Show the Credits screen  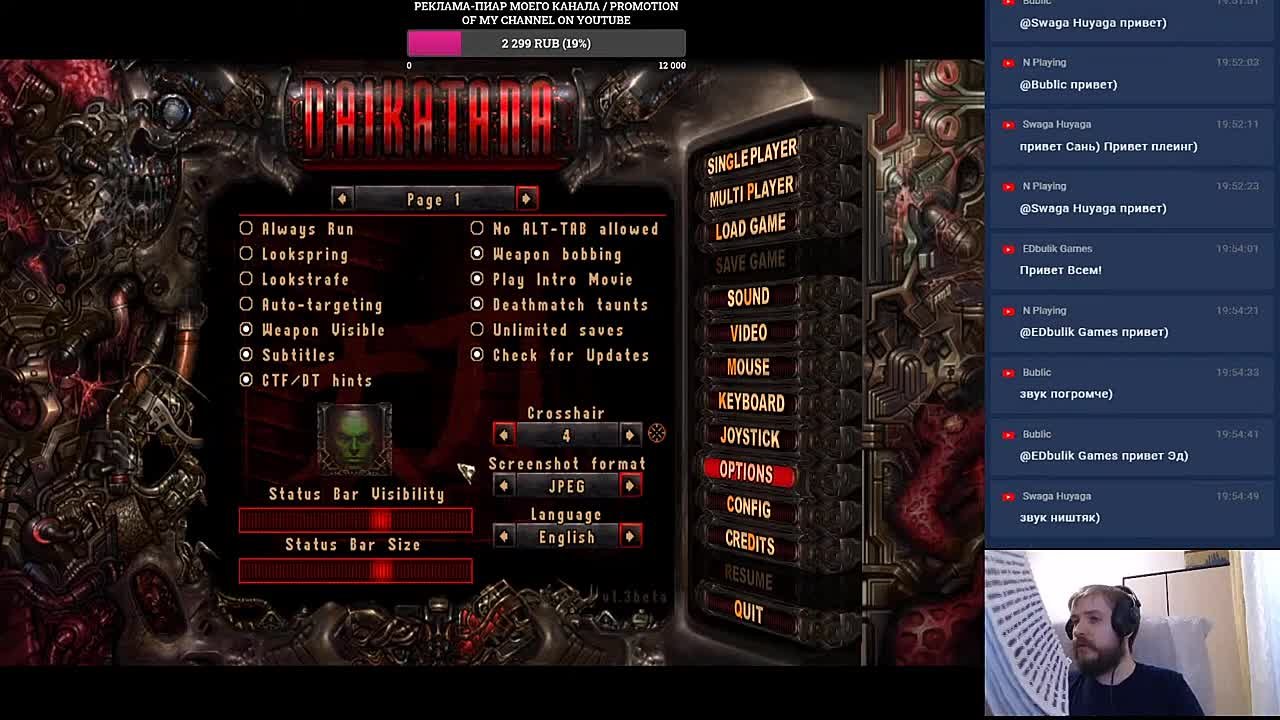tap(749, 543)
